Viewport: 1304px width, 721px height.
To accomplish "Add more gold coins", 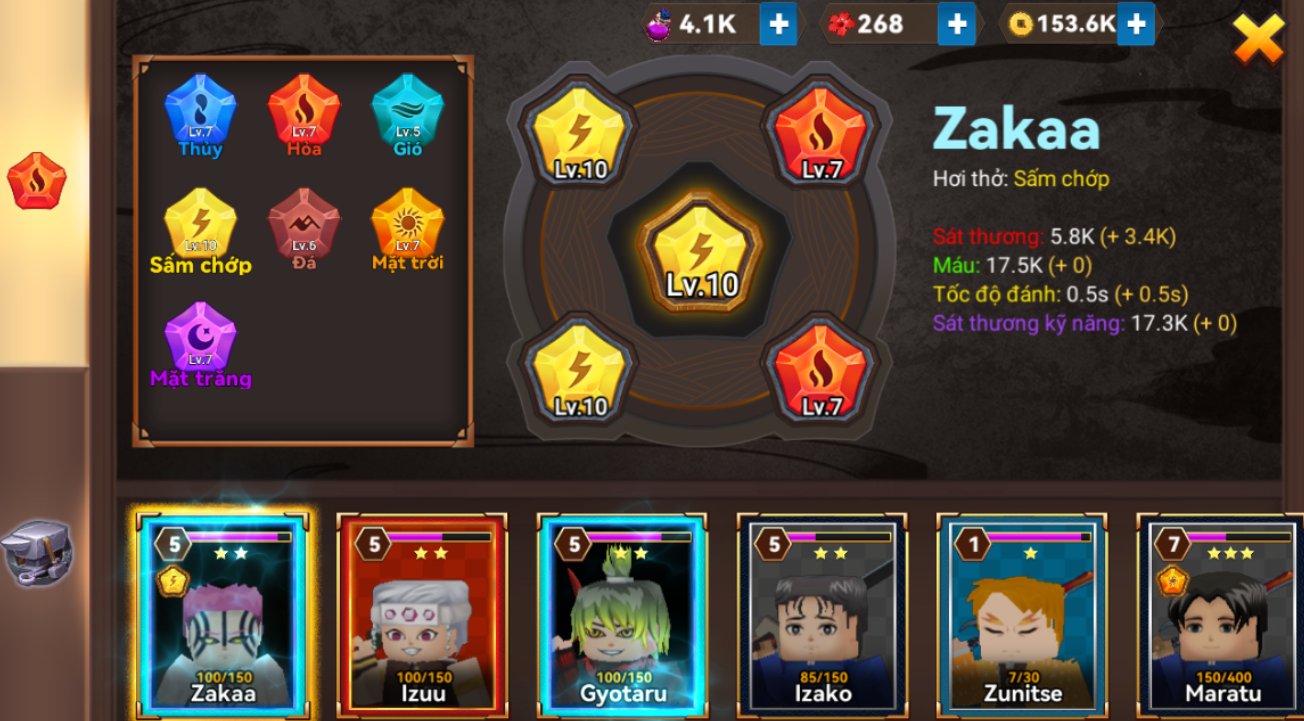I will 1135,24.
